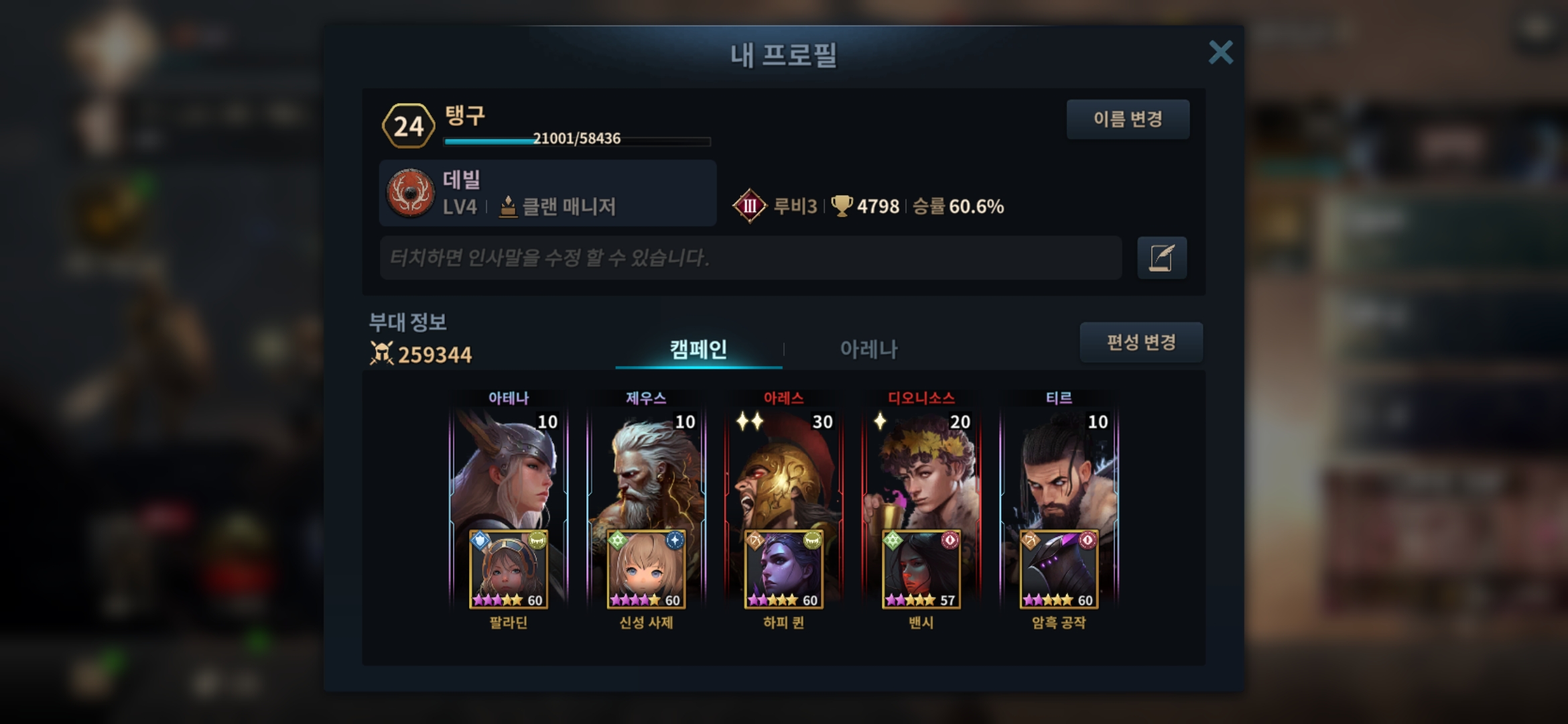Choose the 제우스 hero card
The height and width of the screenshot is (724, 1568).
point(646,469)
